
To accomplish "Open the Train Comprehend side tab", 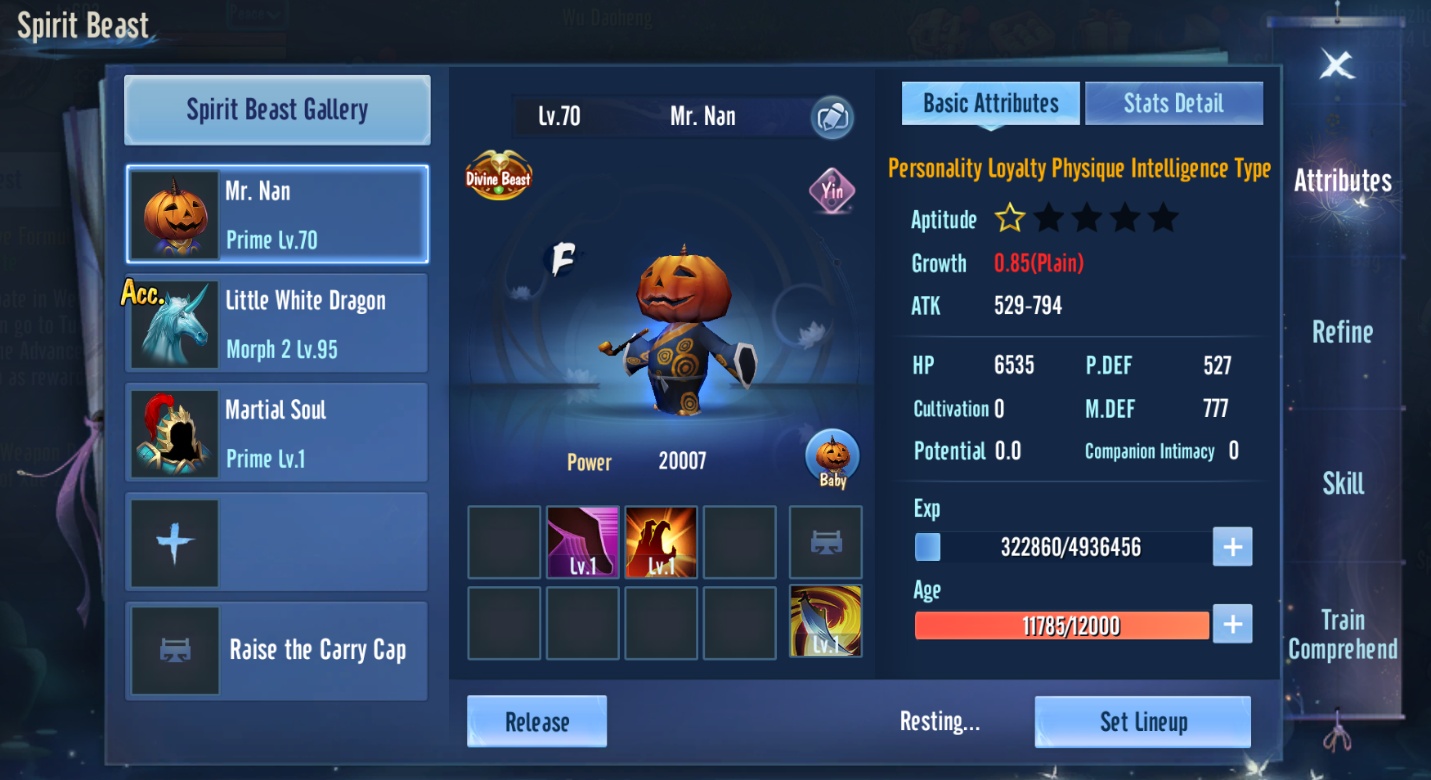I will pos(1342,634).
